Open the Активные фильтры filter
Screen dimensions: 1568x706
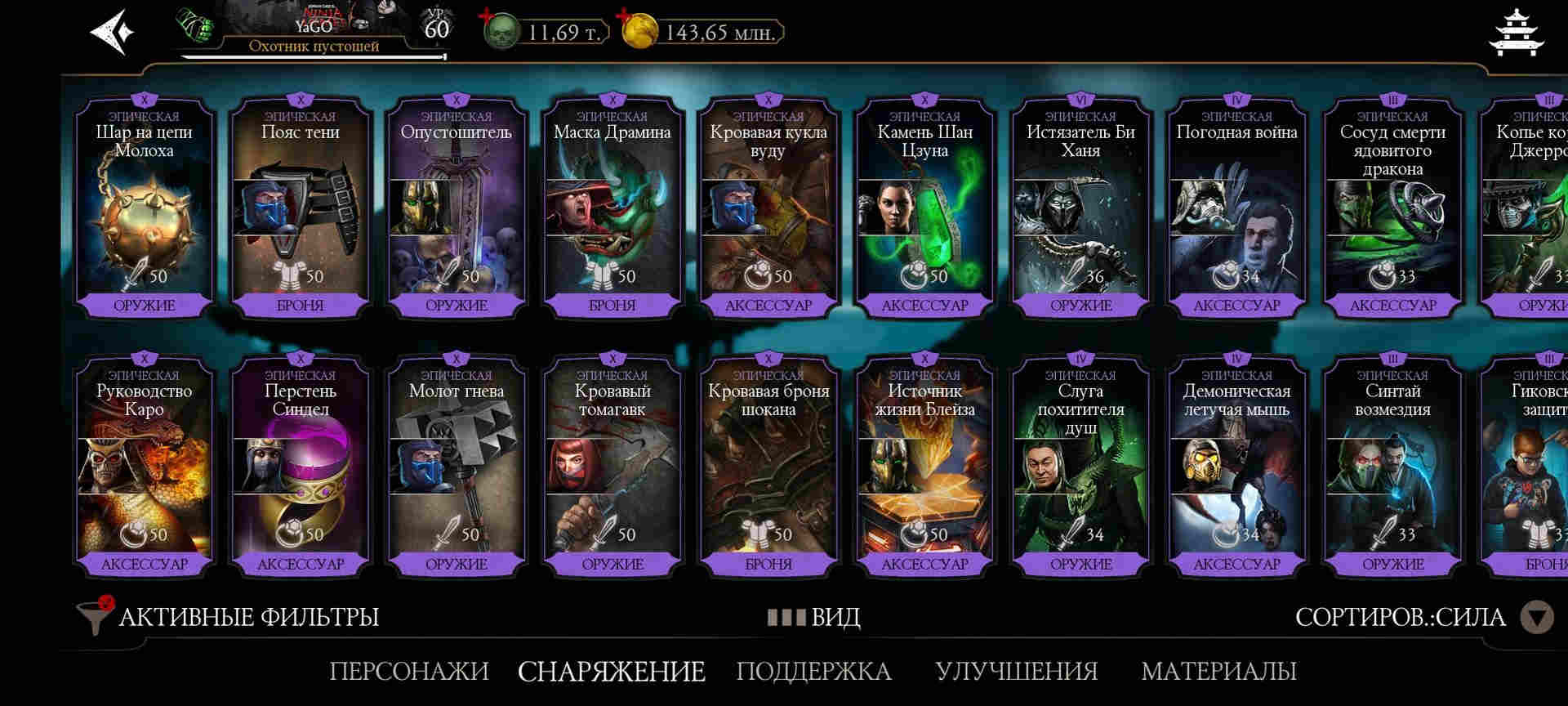pyautogui.click(x=229, y=617)
